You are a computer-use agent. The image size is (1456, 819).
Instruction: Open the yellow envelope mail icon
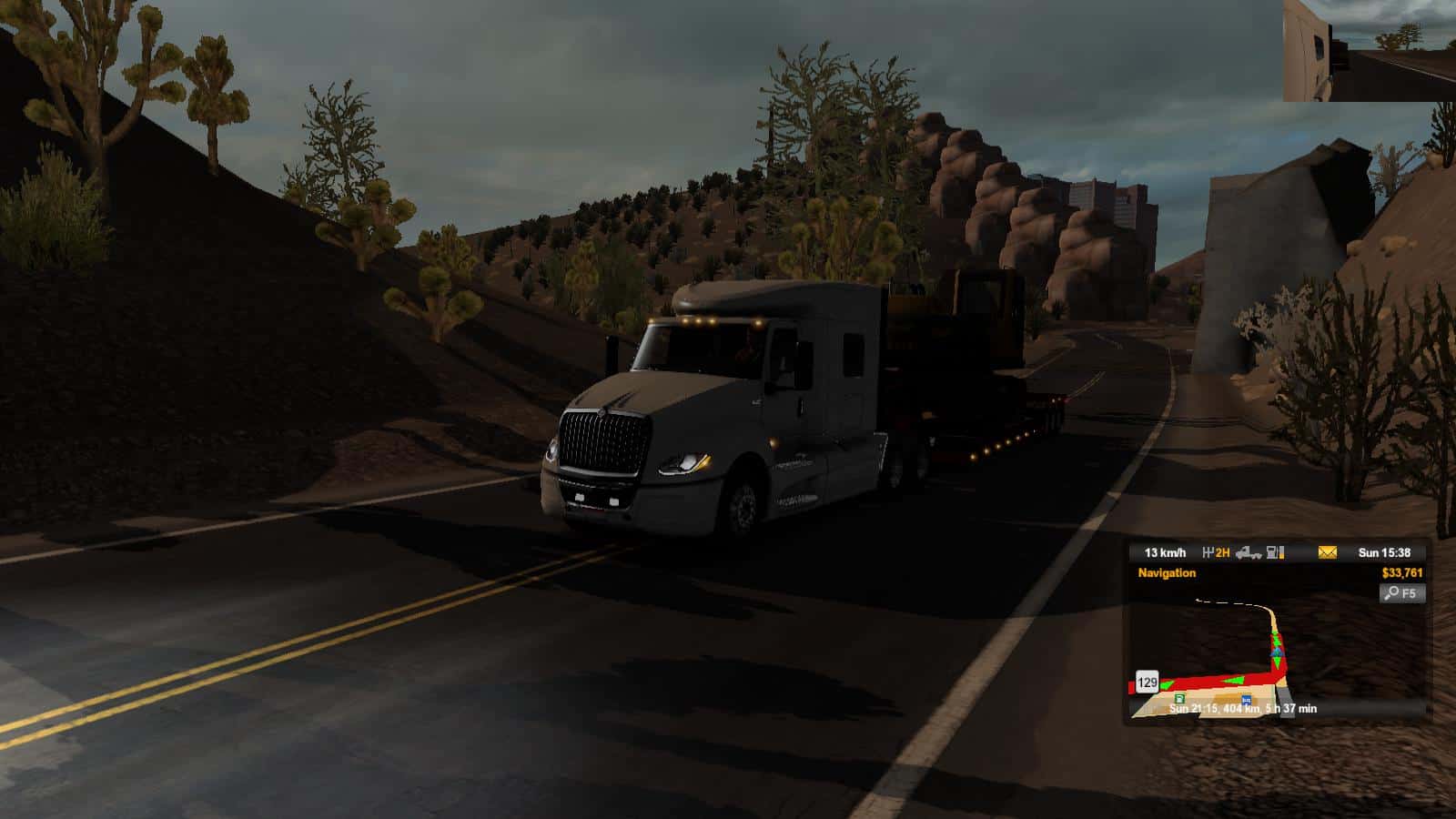[1327, 552]
